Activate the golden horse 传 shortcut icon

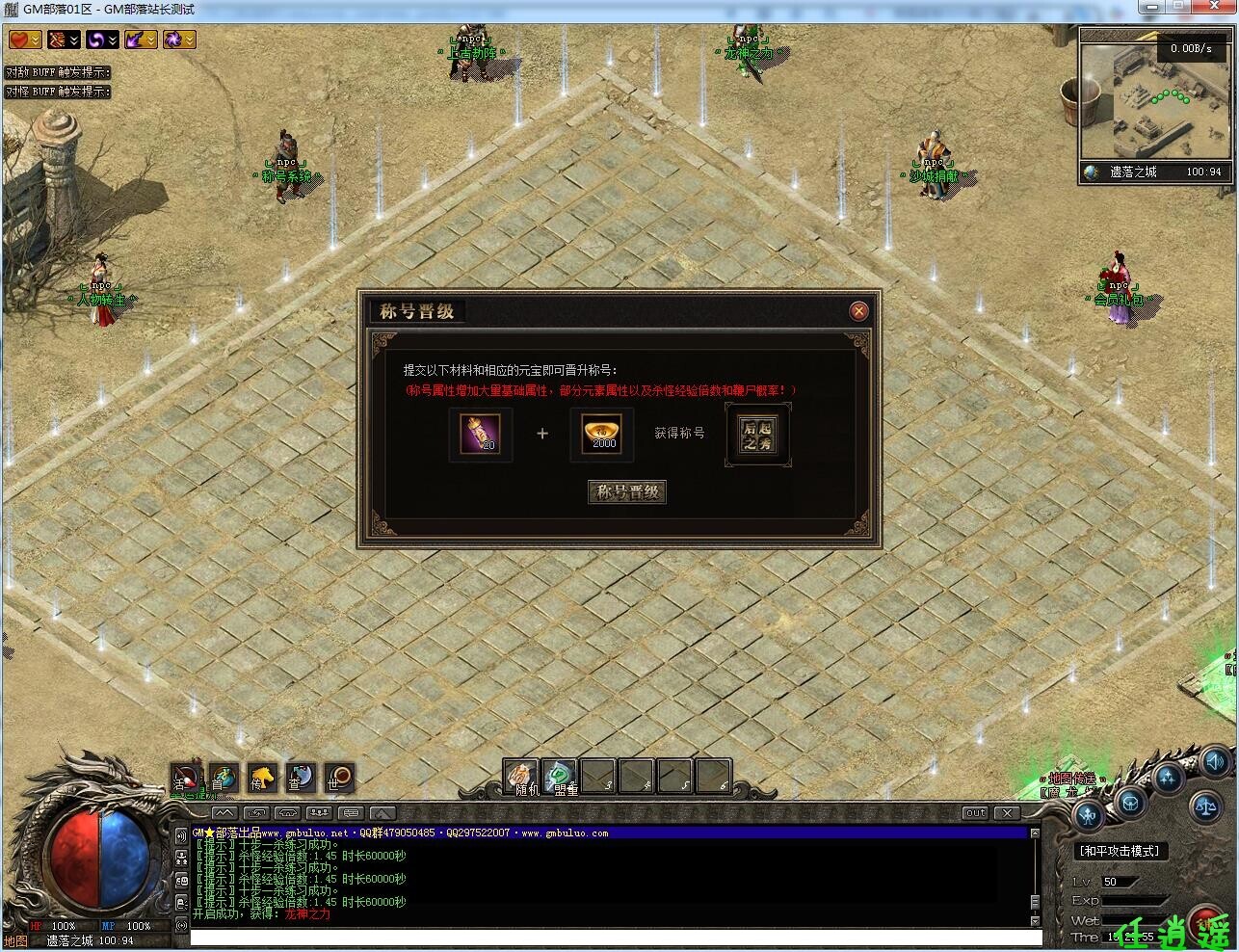[x=262, y=778]
